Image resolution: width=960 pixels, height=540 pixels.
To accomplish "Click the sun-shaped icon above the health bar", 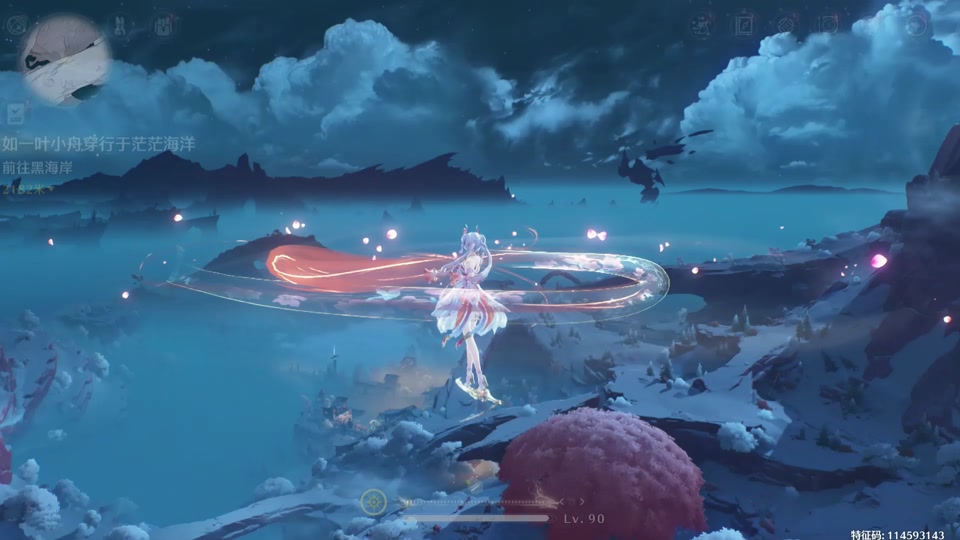I will (374, 501).
